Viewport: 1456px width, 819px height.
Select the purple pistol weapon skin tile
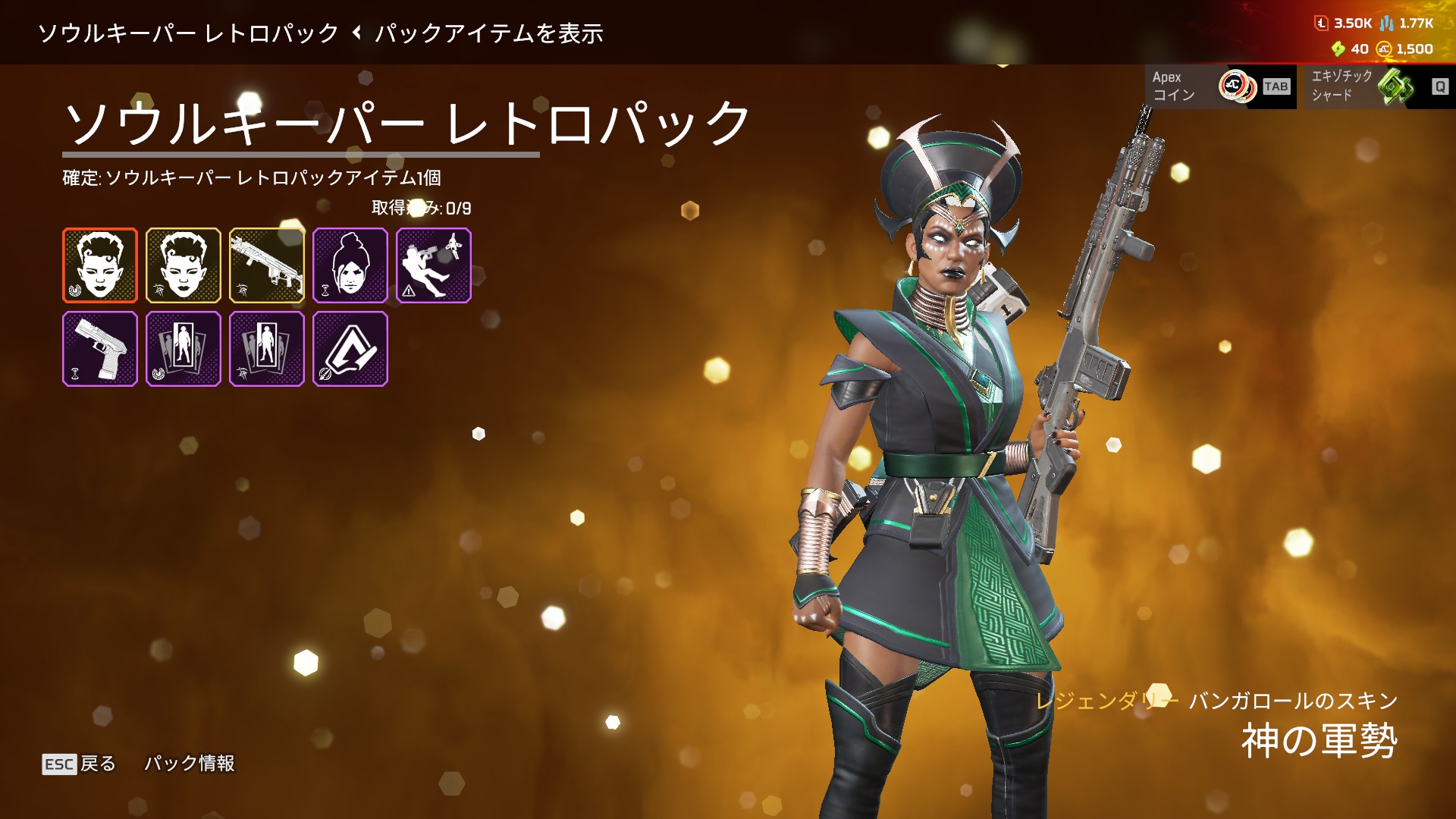tap(100, 349)
